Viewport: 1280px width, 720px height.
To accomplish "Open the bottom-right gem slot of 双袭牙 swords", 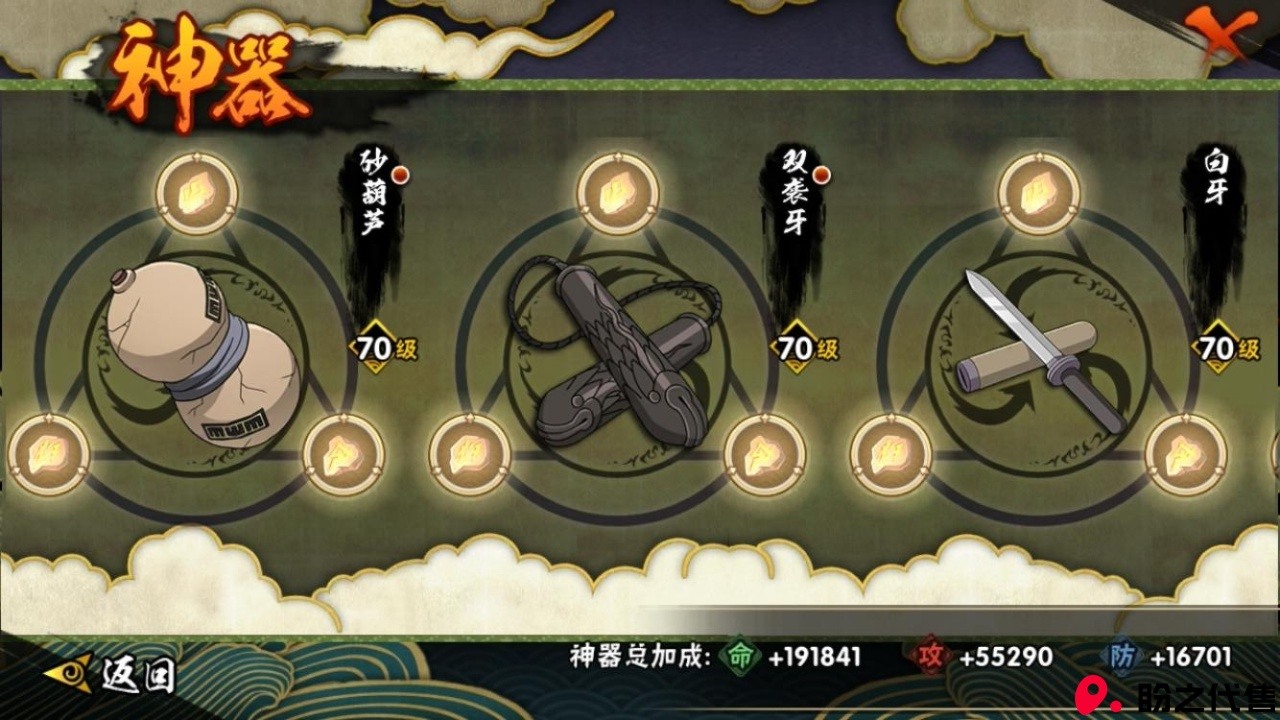I will click(765, 454).
